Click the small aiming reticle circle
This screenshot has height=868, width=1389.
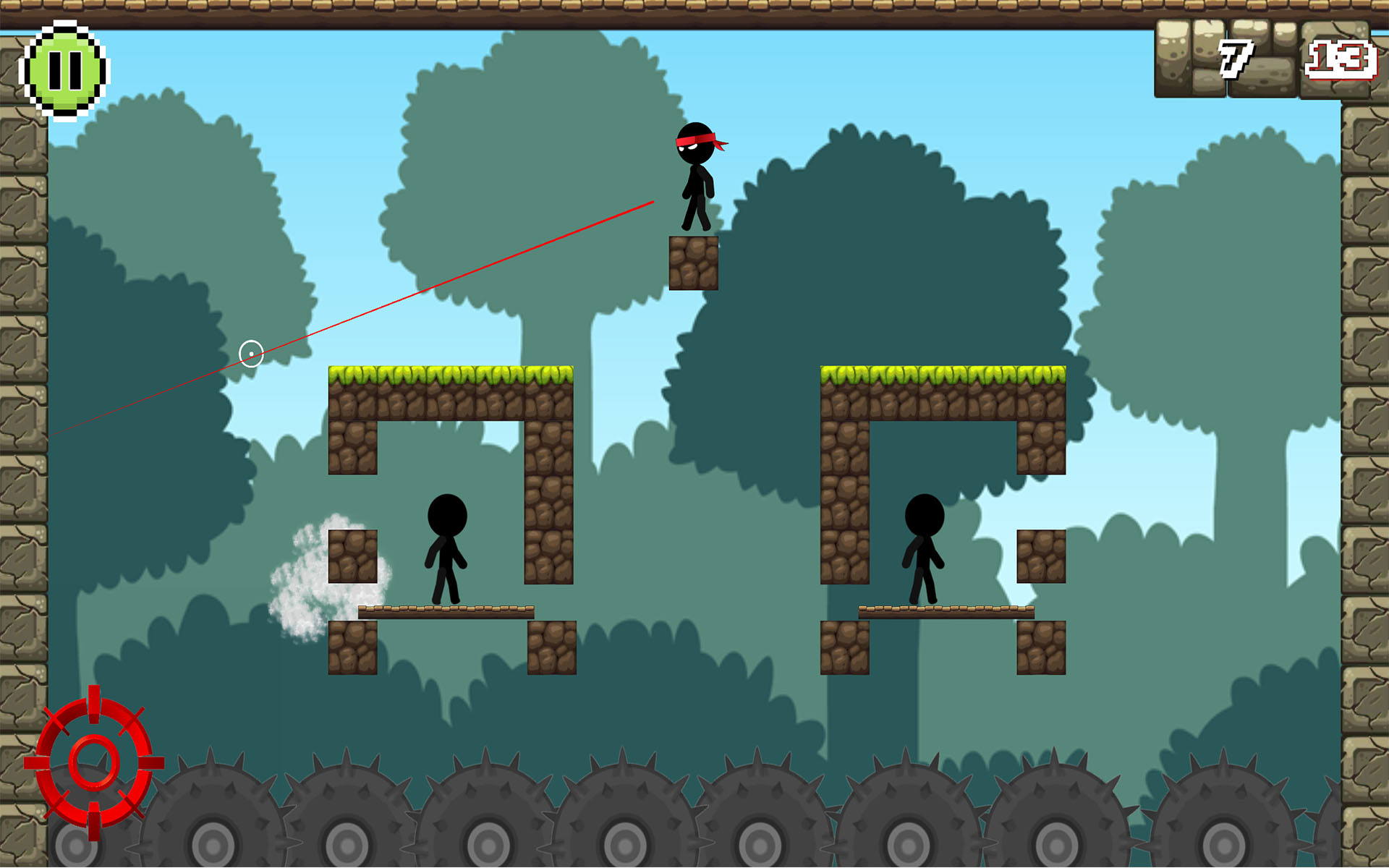[252, 354]
